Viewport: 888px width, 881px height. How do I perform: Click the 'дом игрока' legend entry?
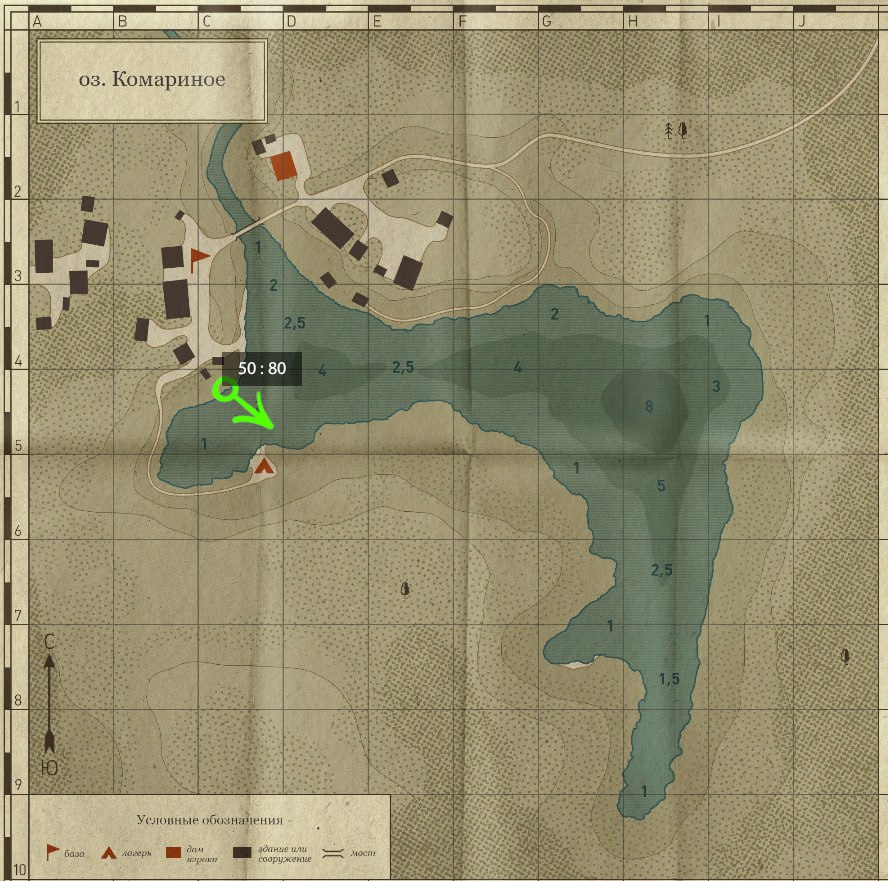coord(190,853)
